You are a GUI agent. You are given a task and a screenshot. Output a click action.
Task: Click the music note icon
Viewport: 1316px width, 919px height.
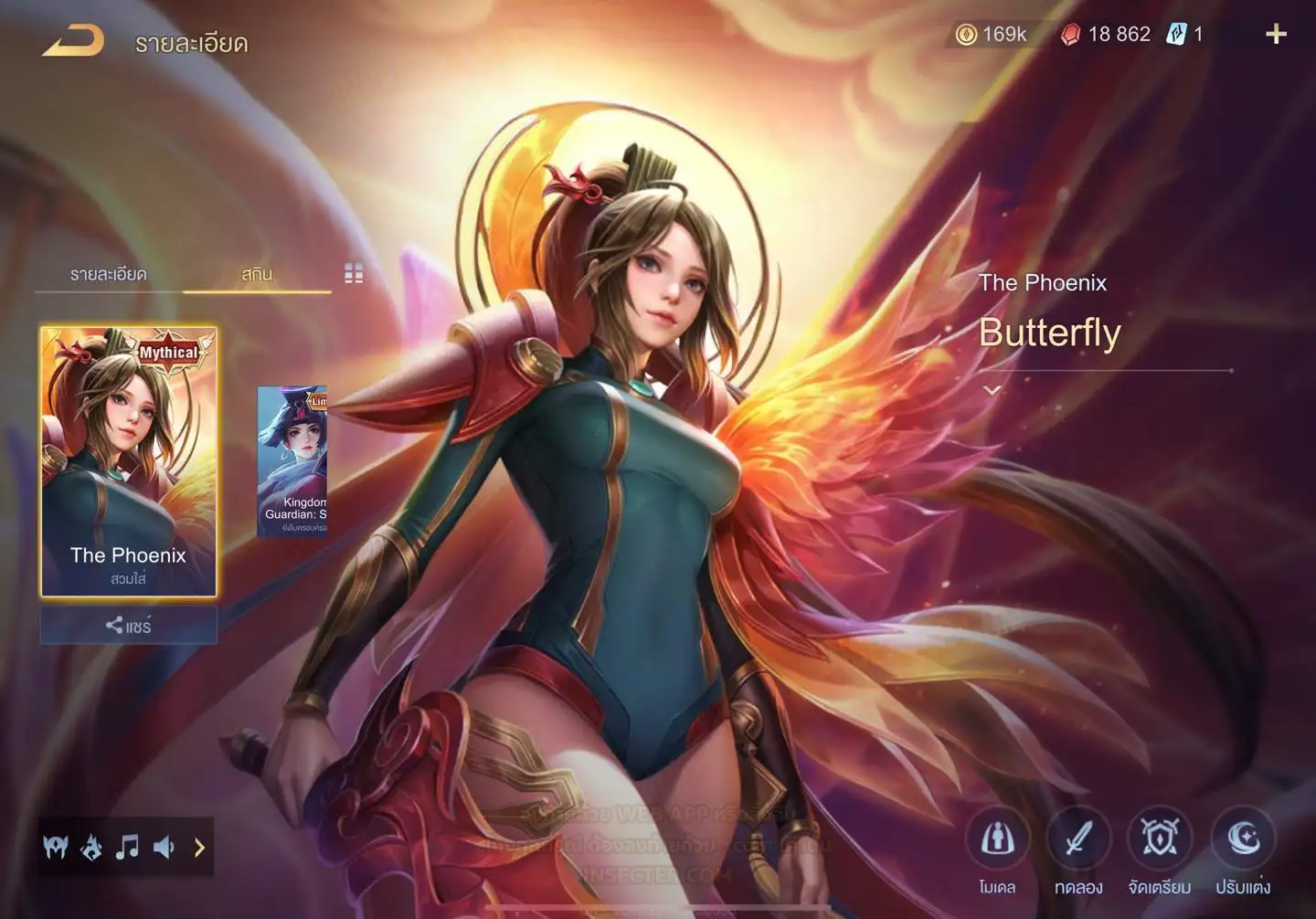coord(127,848)
